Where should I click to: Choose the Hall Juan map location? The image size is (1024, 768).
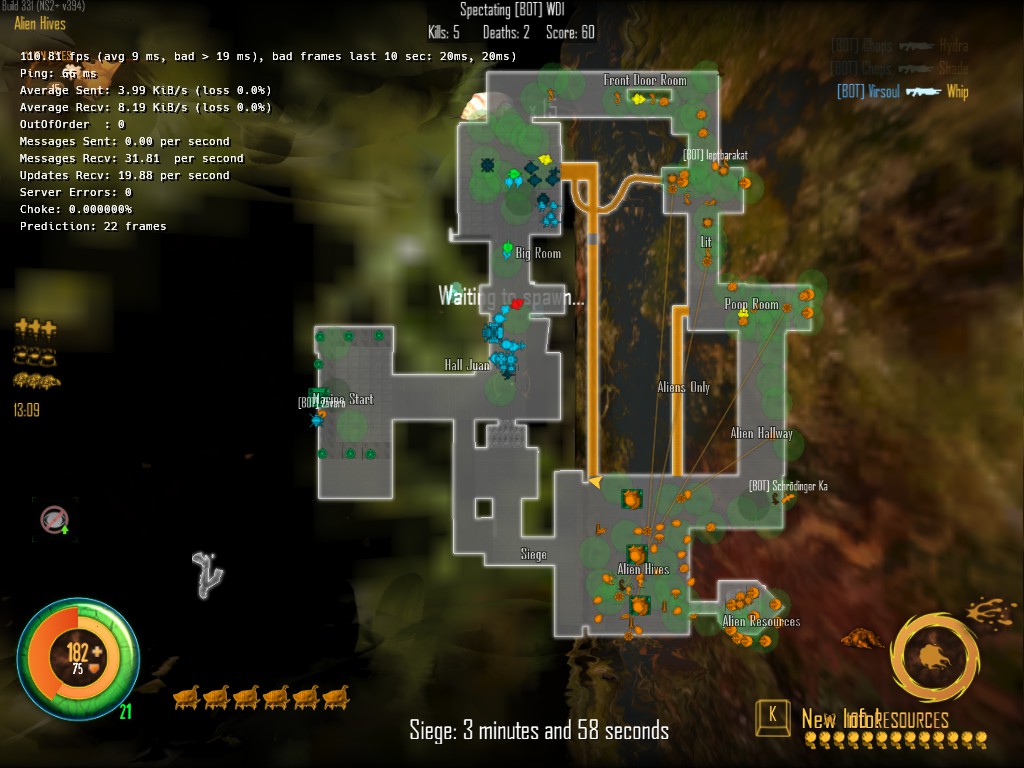(466, 365)
